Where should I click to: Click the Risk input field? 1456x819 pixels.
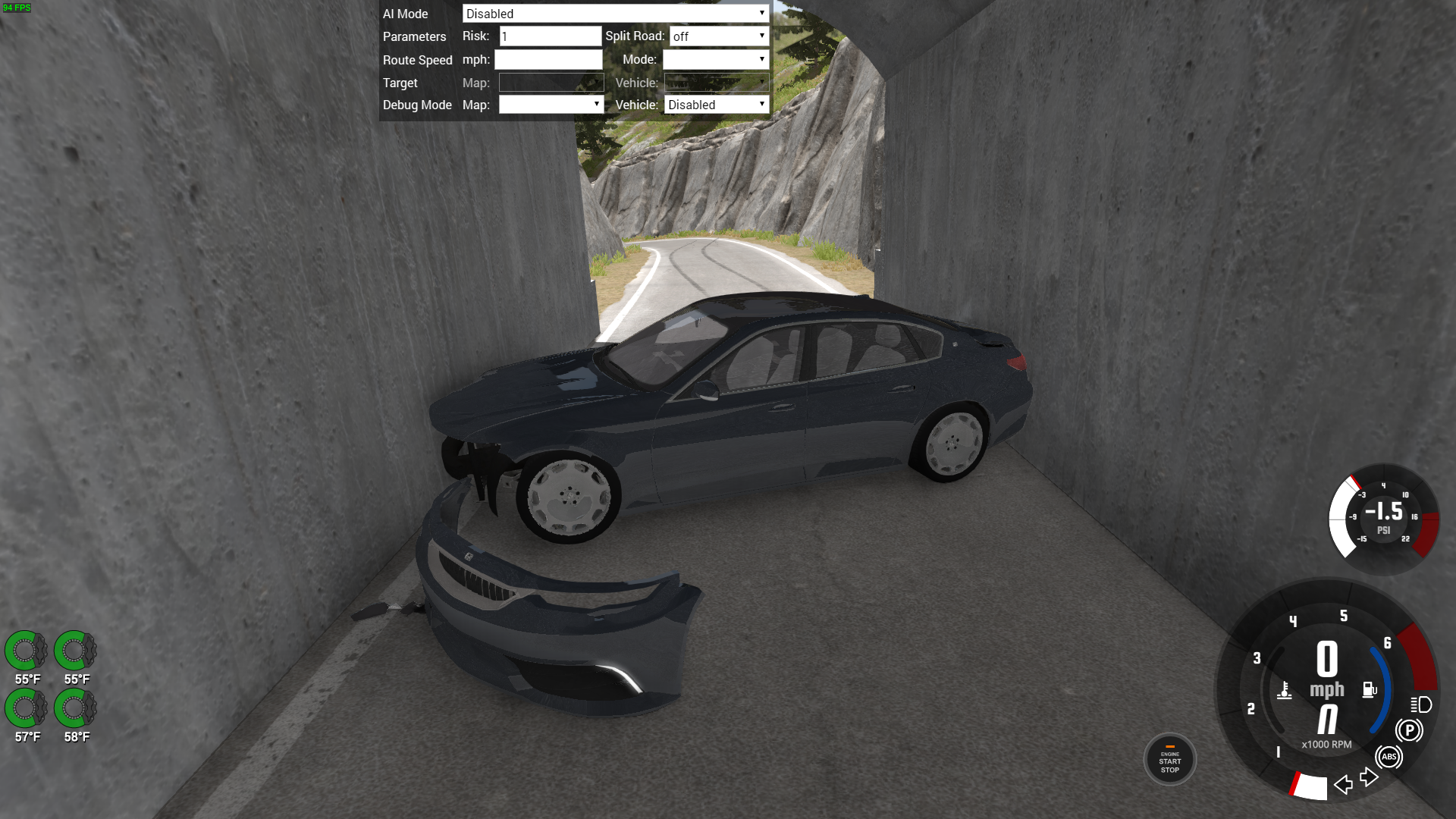pyautogui.click(x=550, y=36)
